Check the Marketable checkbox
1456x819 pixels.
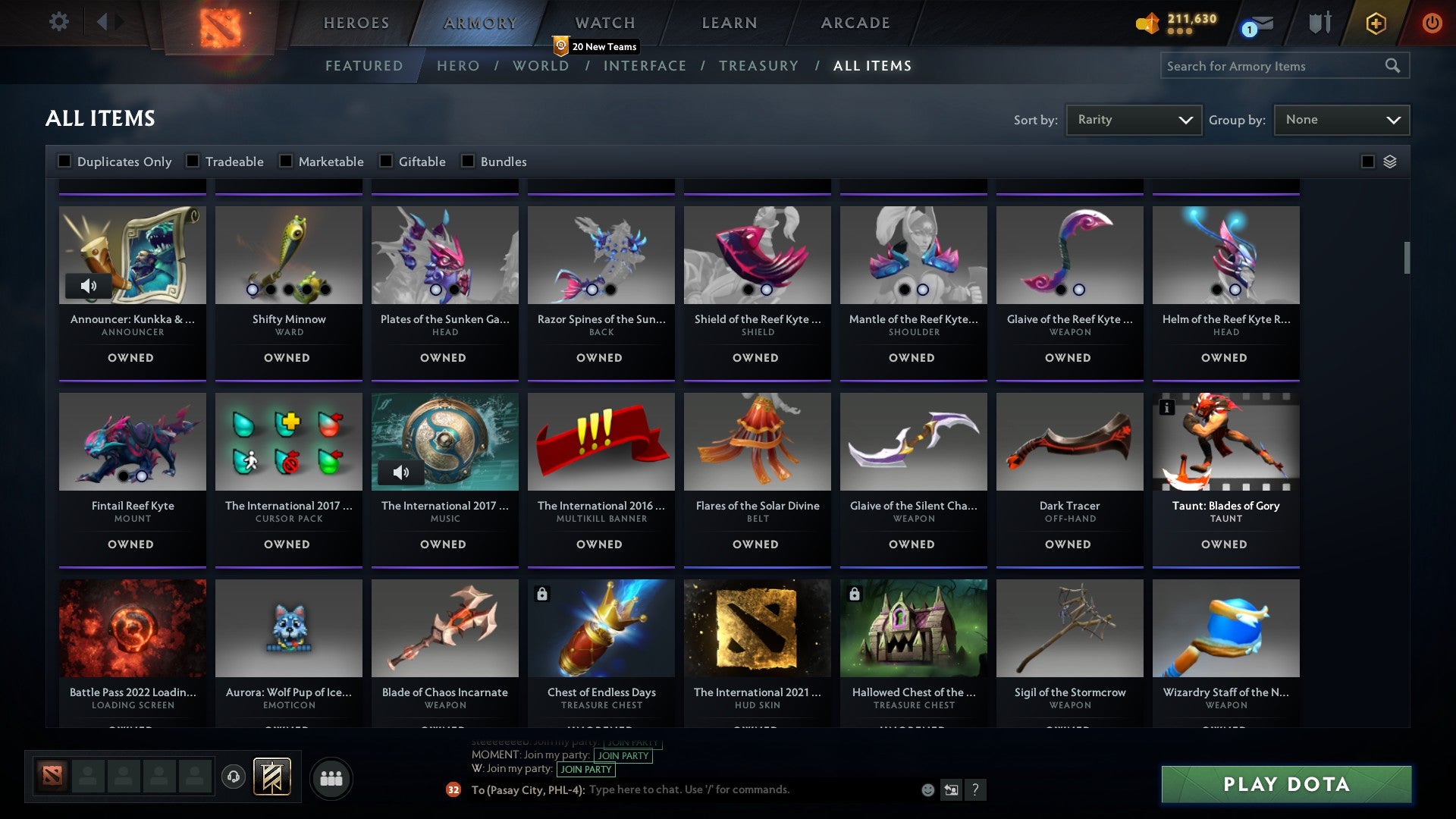pos(285,161)
